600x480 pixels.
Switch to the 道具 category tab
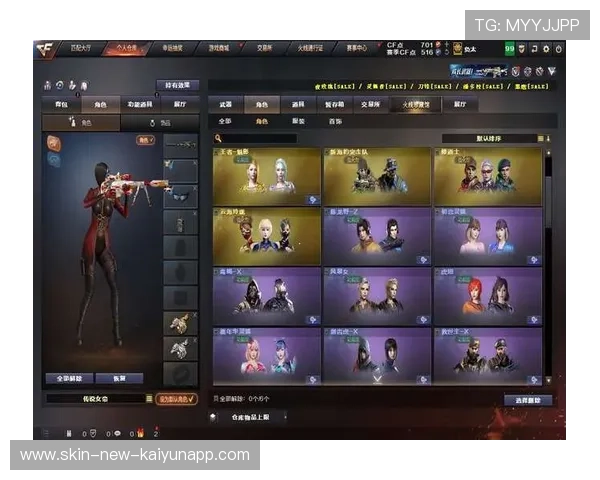tap(298, 103)
